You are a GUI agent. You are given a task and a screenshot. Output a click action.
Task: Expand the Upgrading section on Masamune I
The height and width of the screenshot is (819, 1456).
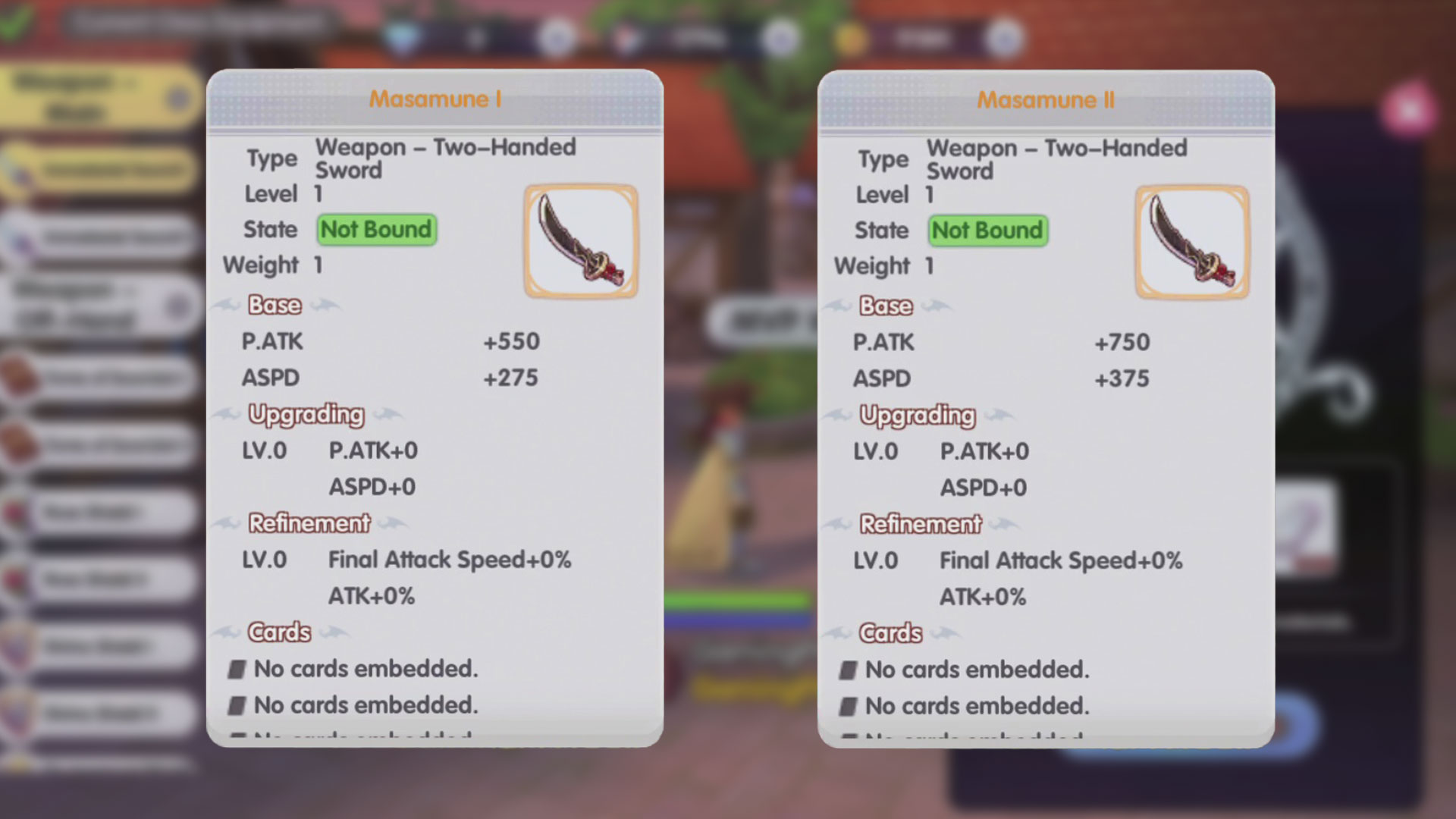(306, 414)
